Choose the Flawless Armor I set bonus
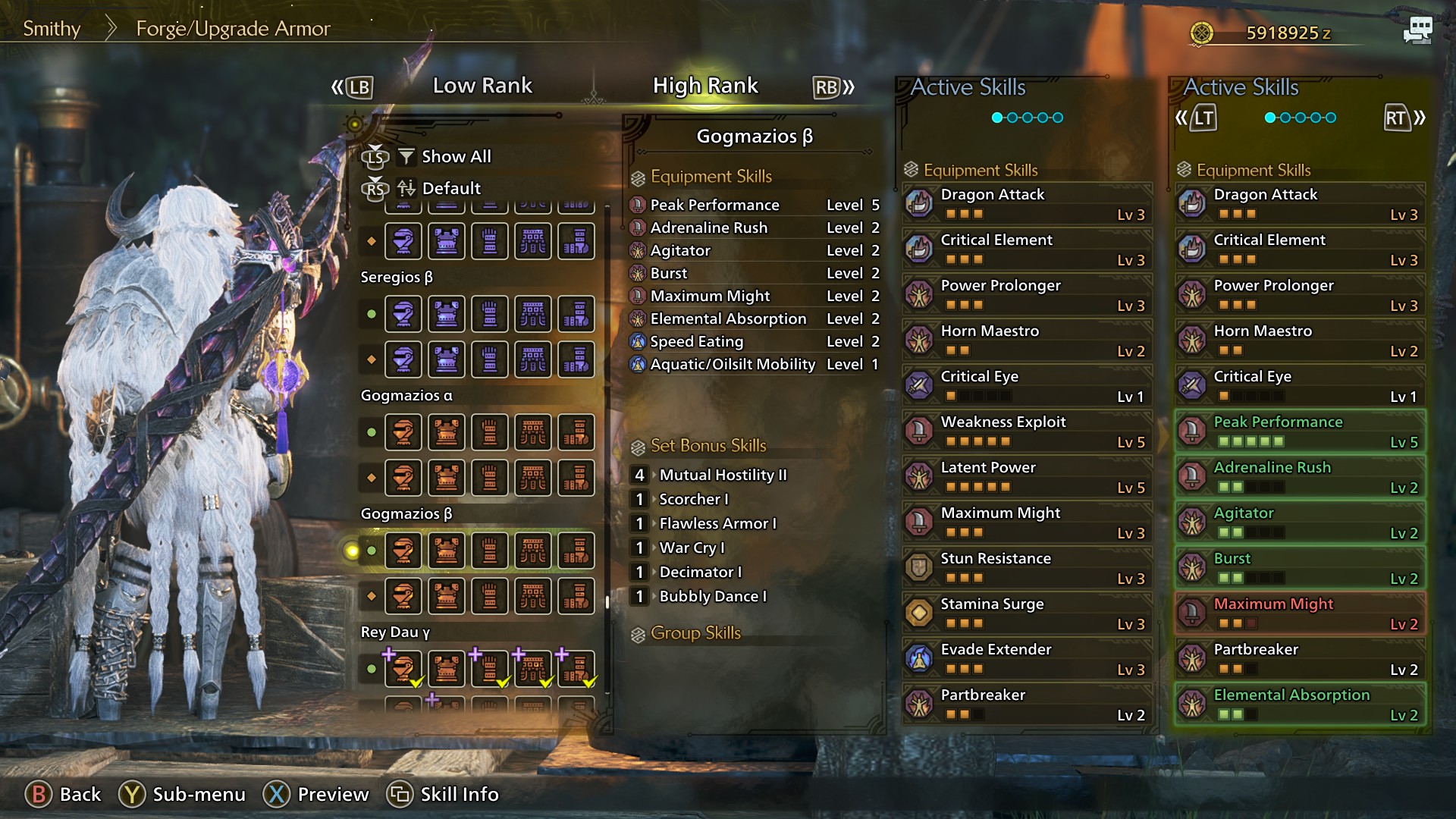Viewport: 1456px width, 819px height. pyautogui.click(x=717, y=523)
